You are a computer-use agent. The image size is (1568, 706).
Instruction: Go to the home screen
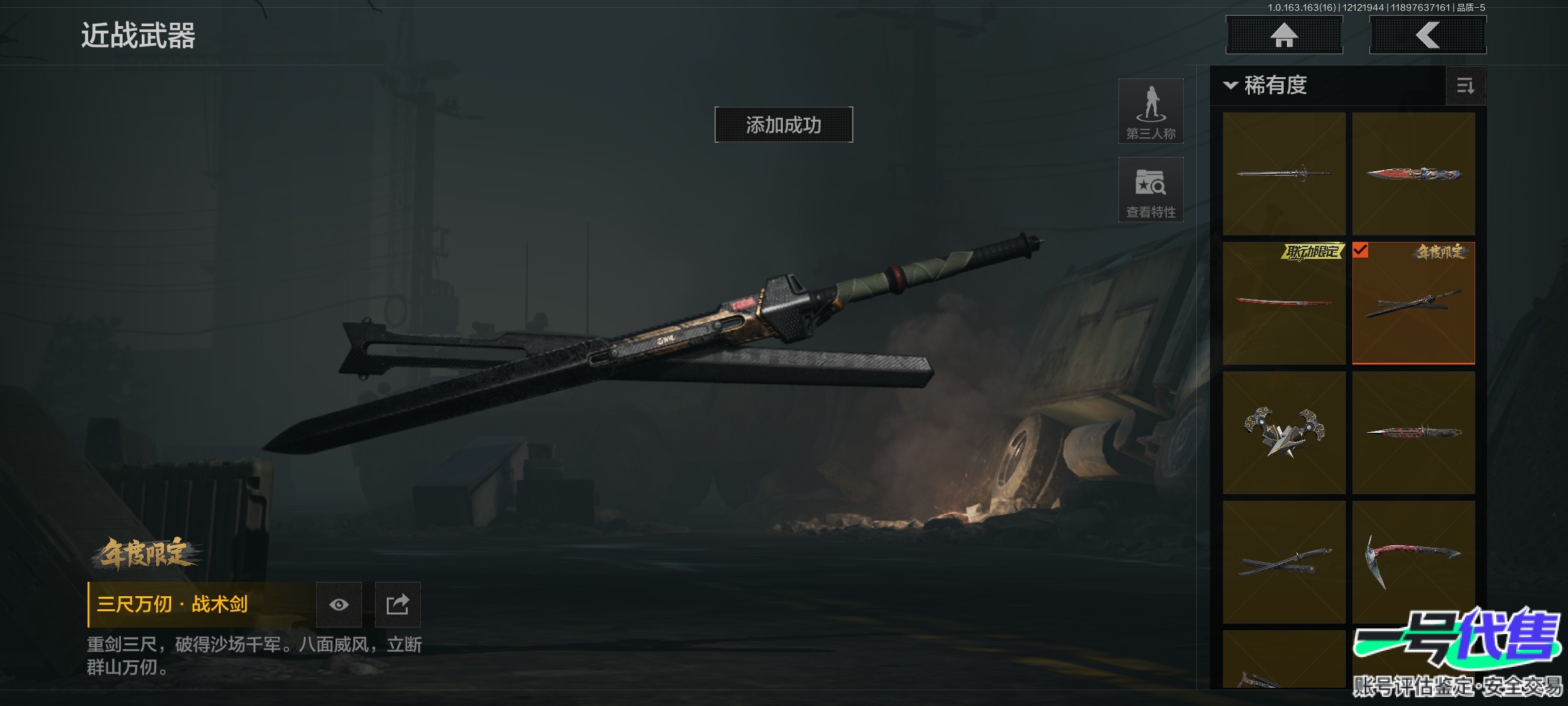[x=1284, y=35]
